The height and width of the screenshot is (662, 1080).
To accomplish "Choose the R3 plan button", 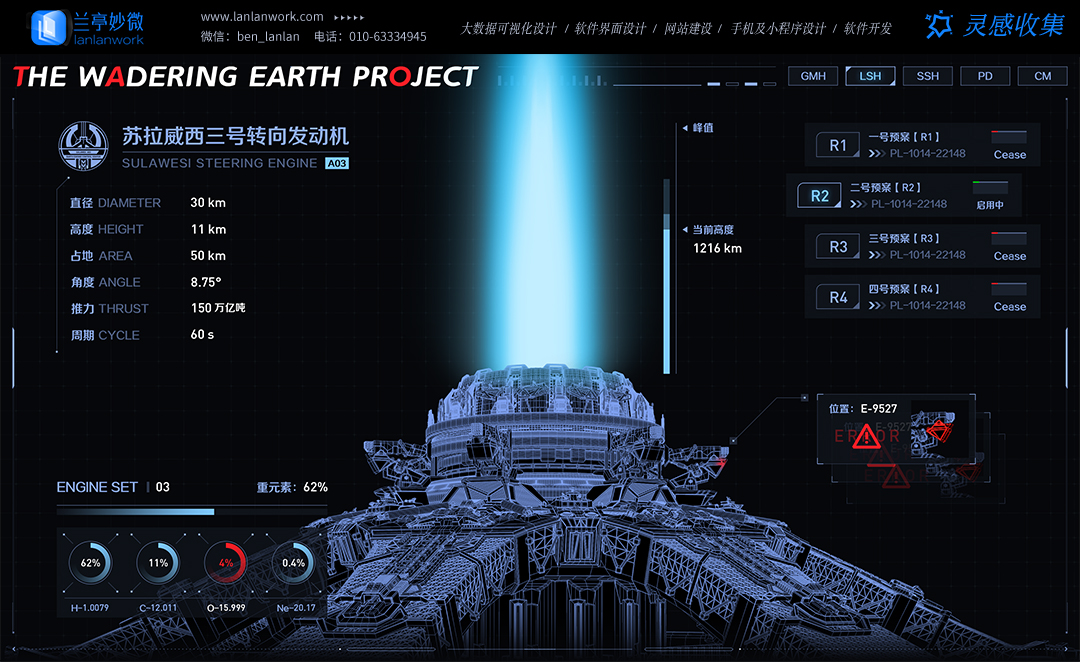I will pyautogui.click(x=838, y=247).
